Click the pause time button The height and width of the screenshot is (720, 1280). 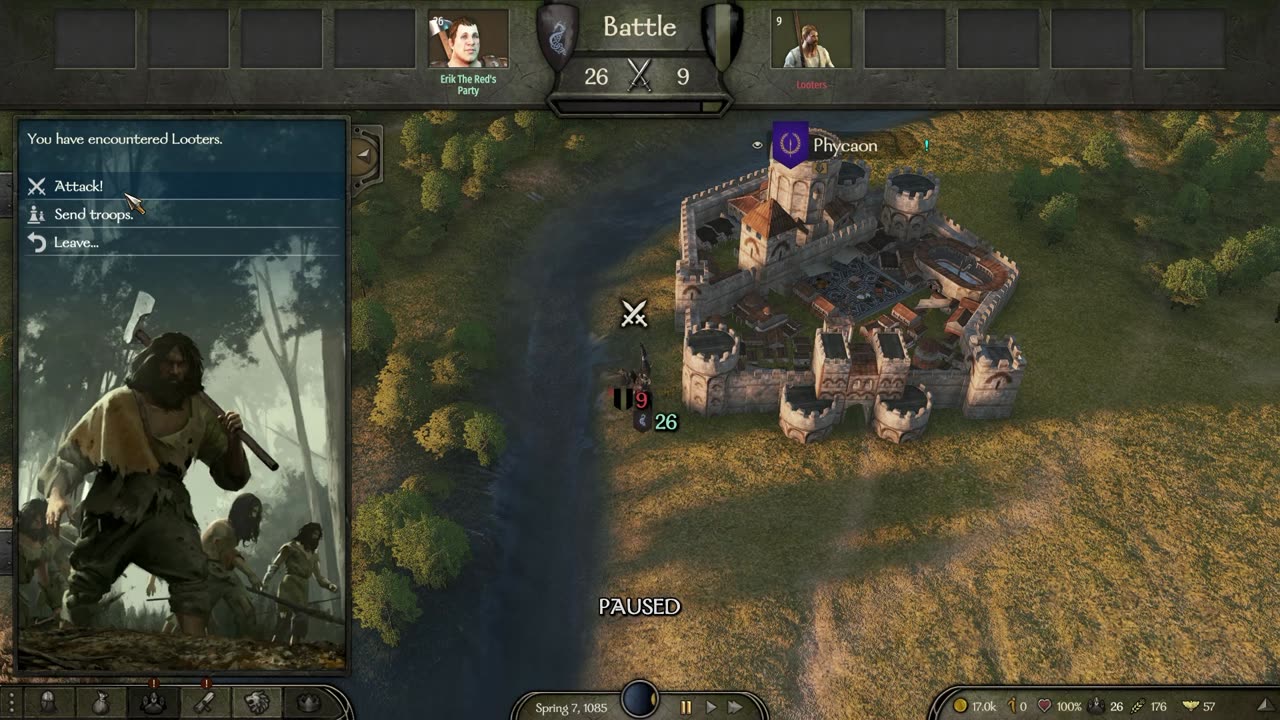686,707
